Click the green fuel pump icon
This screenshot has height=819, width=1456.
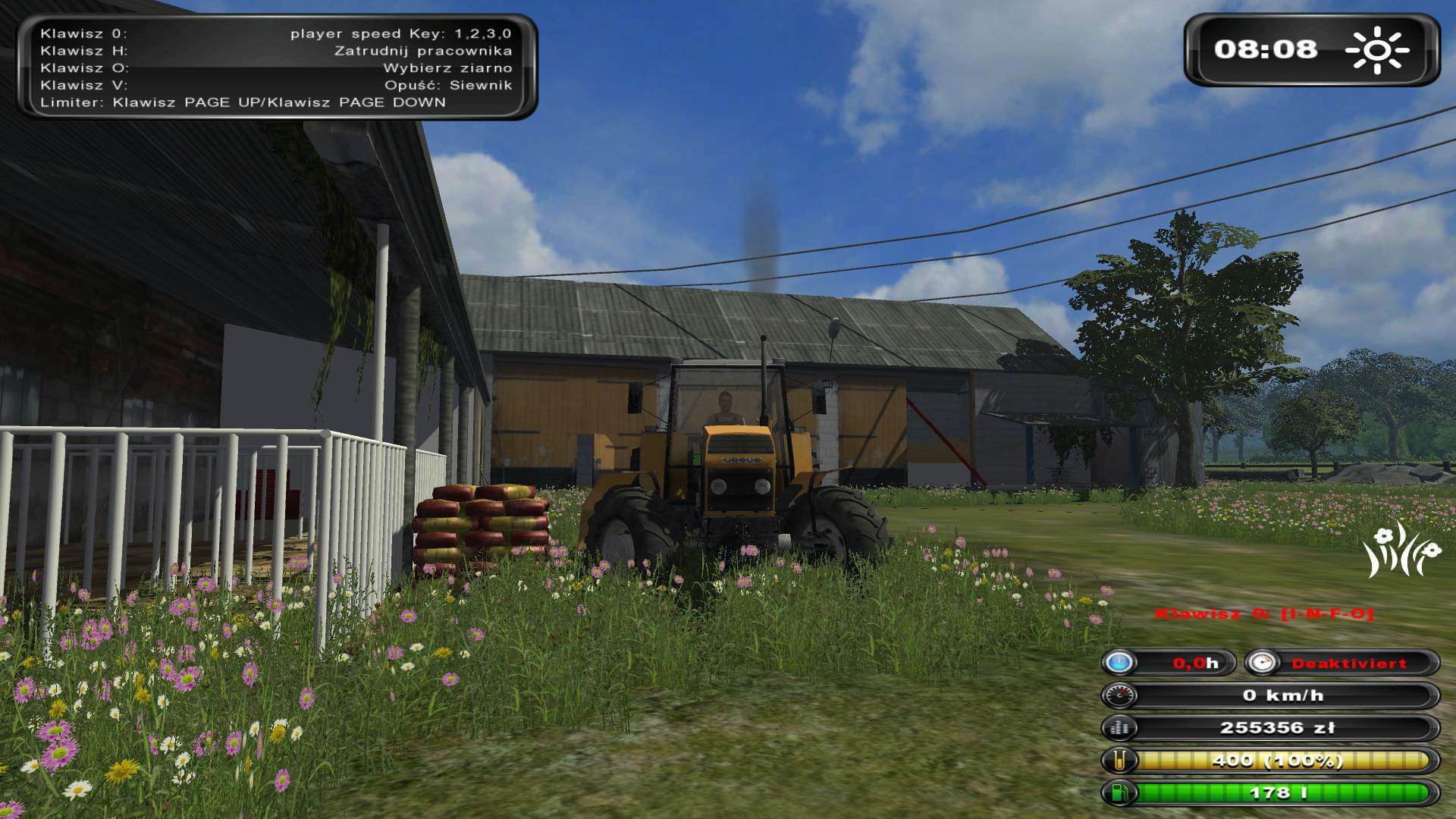[x=1119, y=792]
